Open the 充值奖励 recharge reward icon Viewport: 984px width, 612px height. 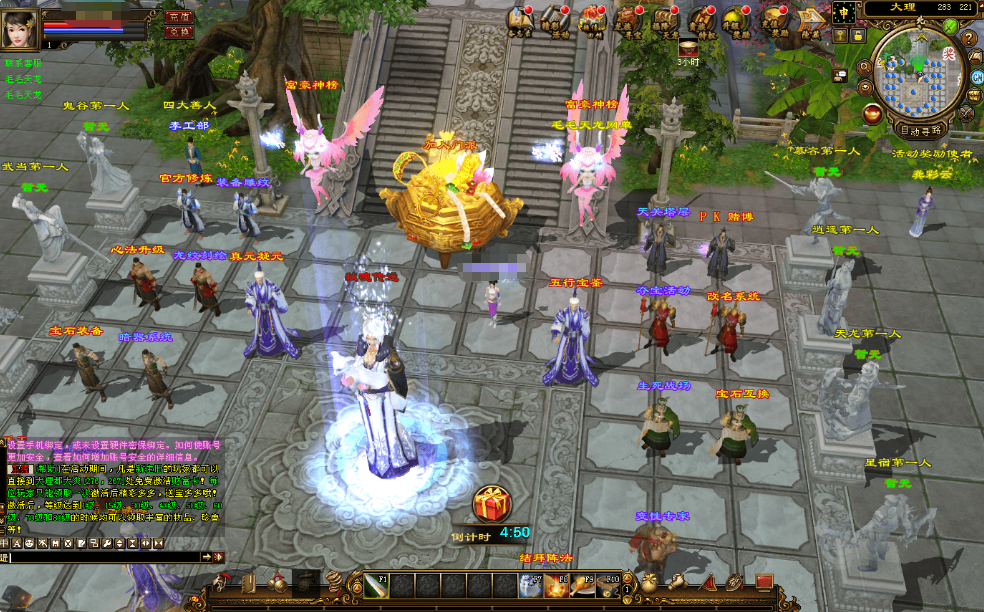[772, 19]
